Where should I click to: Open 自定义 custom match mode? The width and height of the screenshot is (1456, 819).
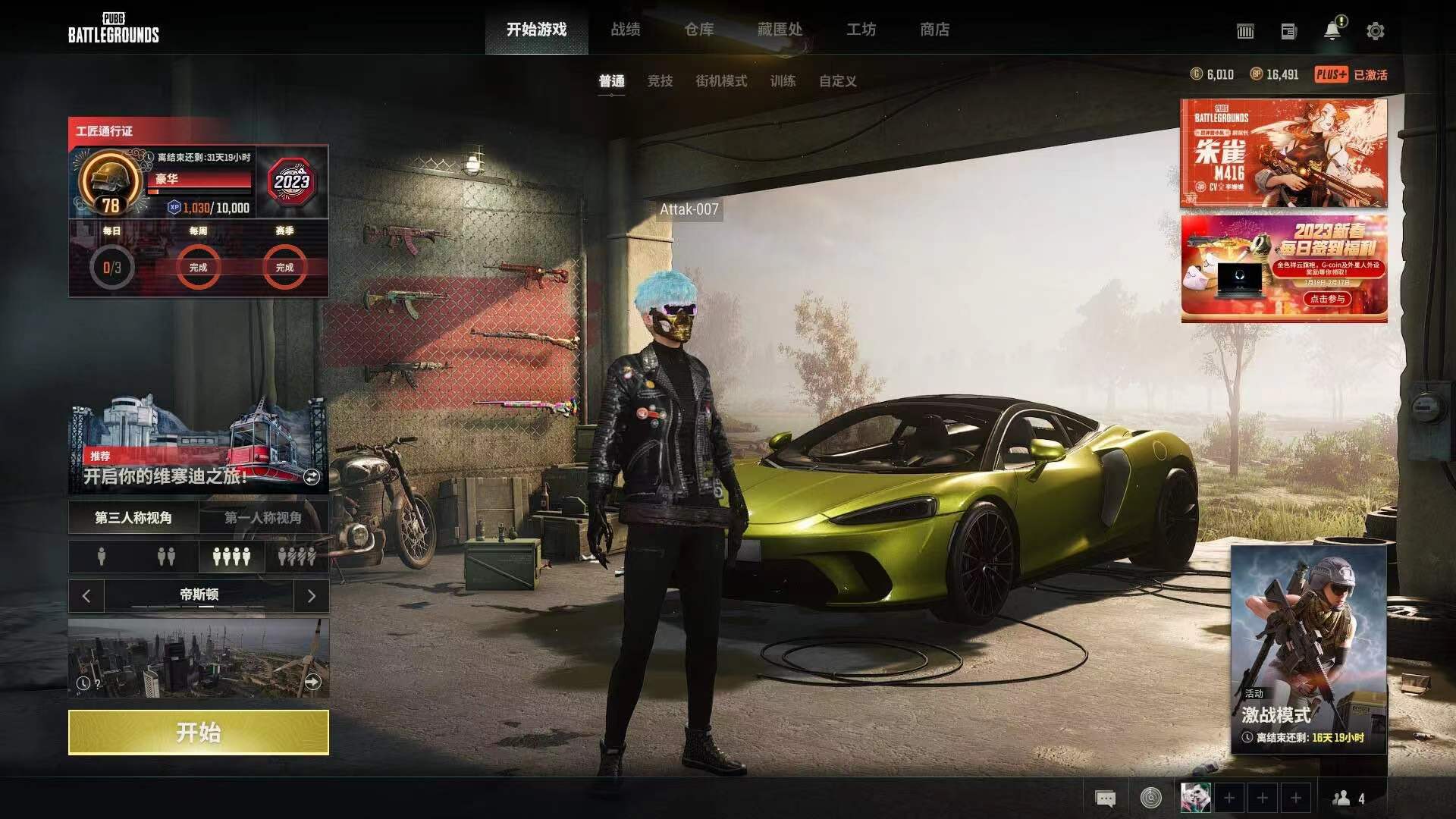pos(837,81)
